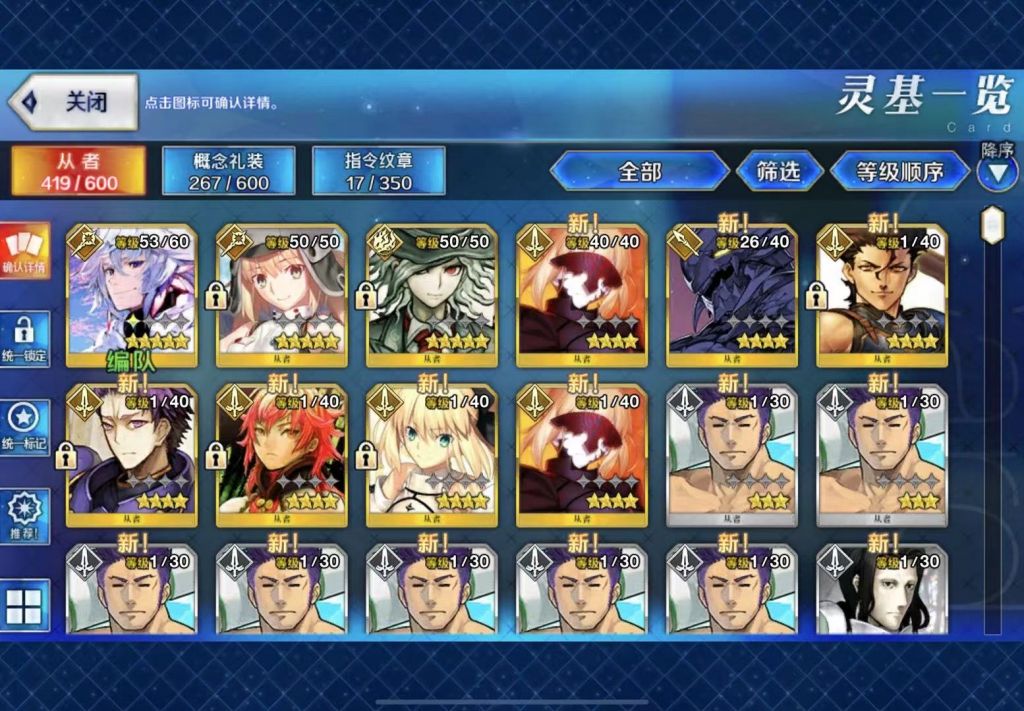
Task: Change sorting via 等级顺序 button
Action: click(900, 171)
